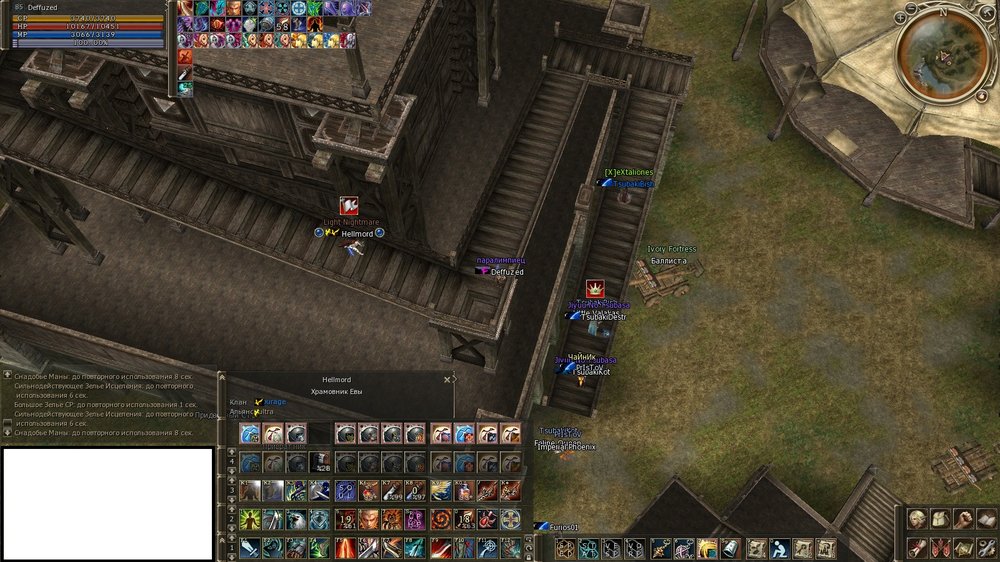This screenshot has width=1000, height=562.
Task: Activate the silver bell item icon
Action: [730, 548]
